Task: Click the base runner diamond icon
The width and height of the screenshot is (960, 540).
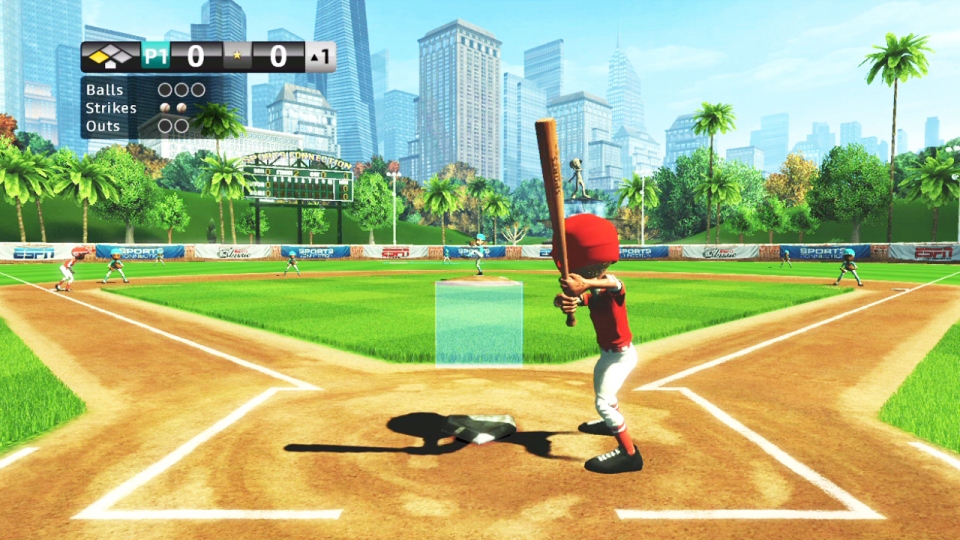Action: pos(112,57)
